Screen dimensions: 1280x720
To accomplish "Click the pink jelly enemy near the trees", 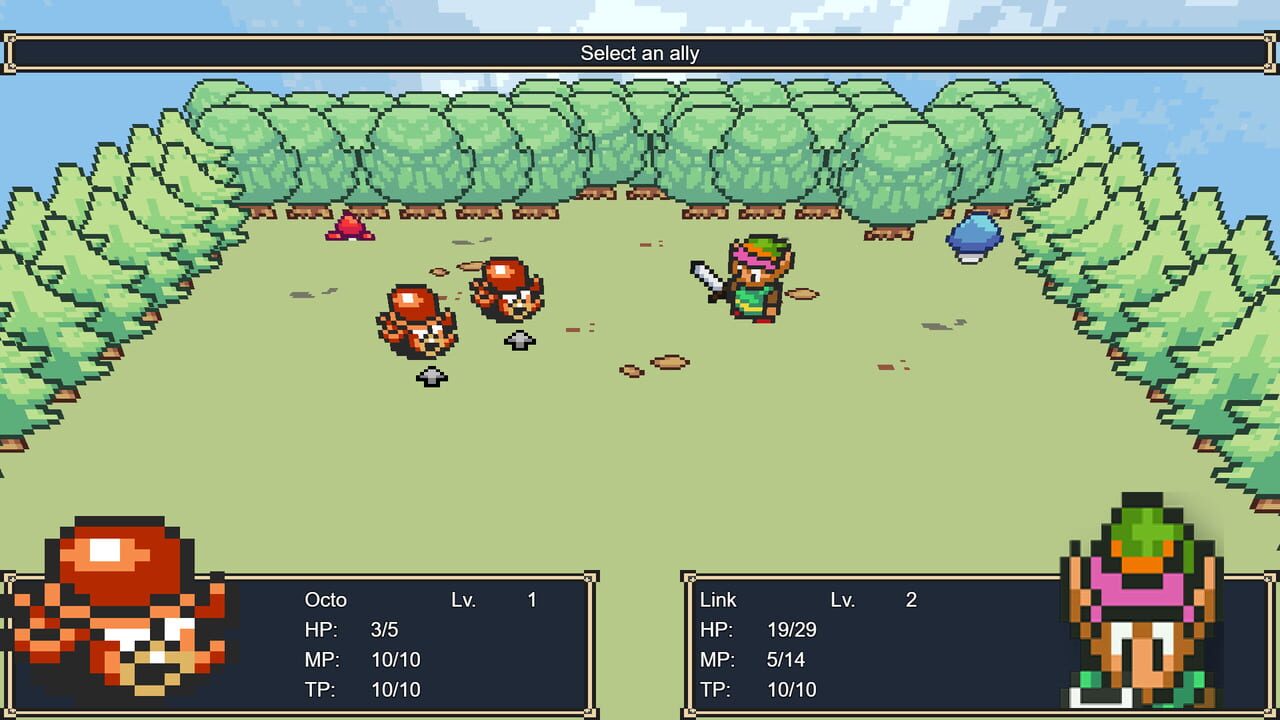I will tap(350, 228).
